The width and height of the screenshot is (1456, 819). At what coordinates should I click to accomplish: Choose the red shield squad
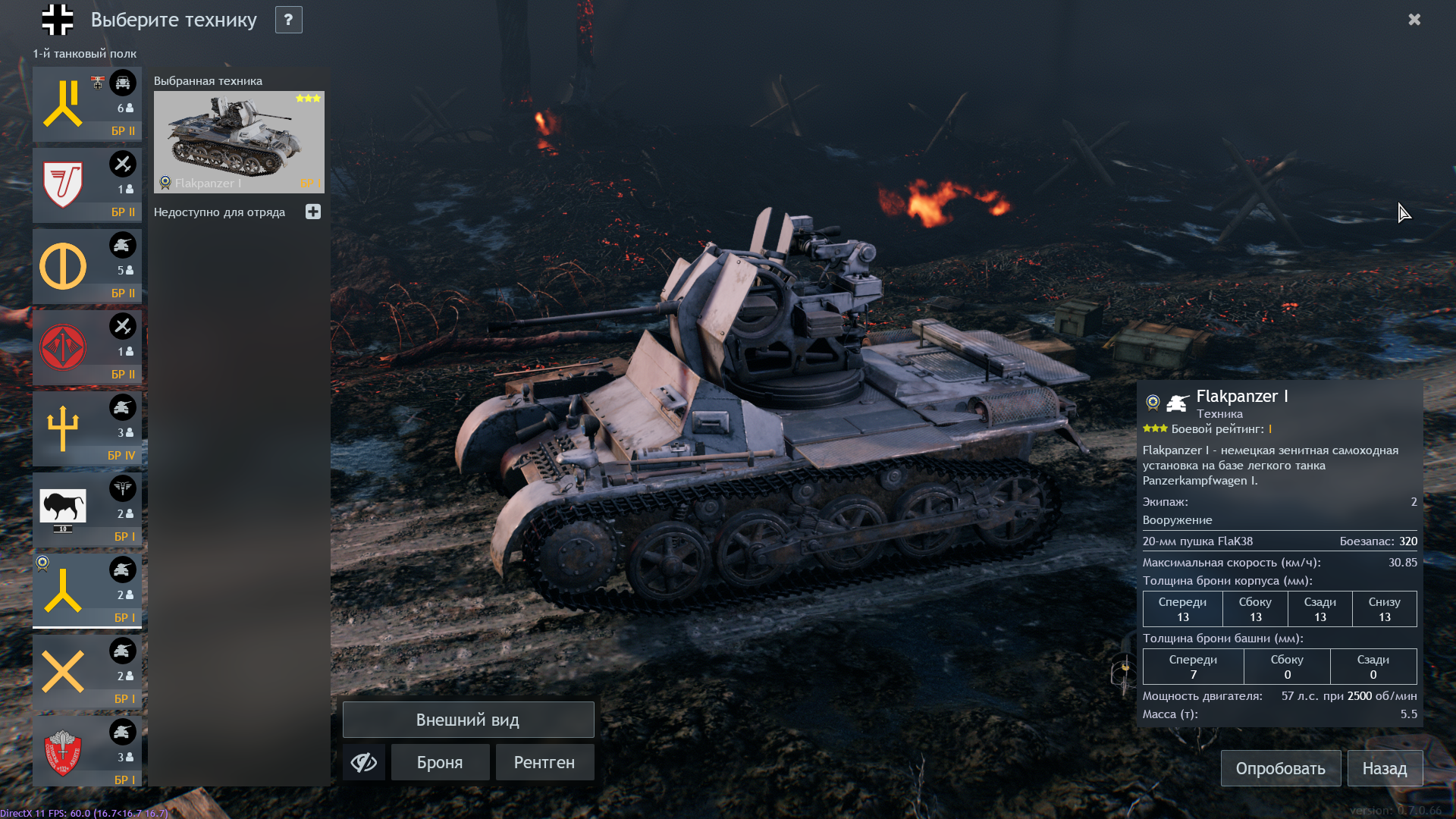pos(86,185)
